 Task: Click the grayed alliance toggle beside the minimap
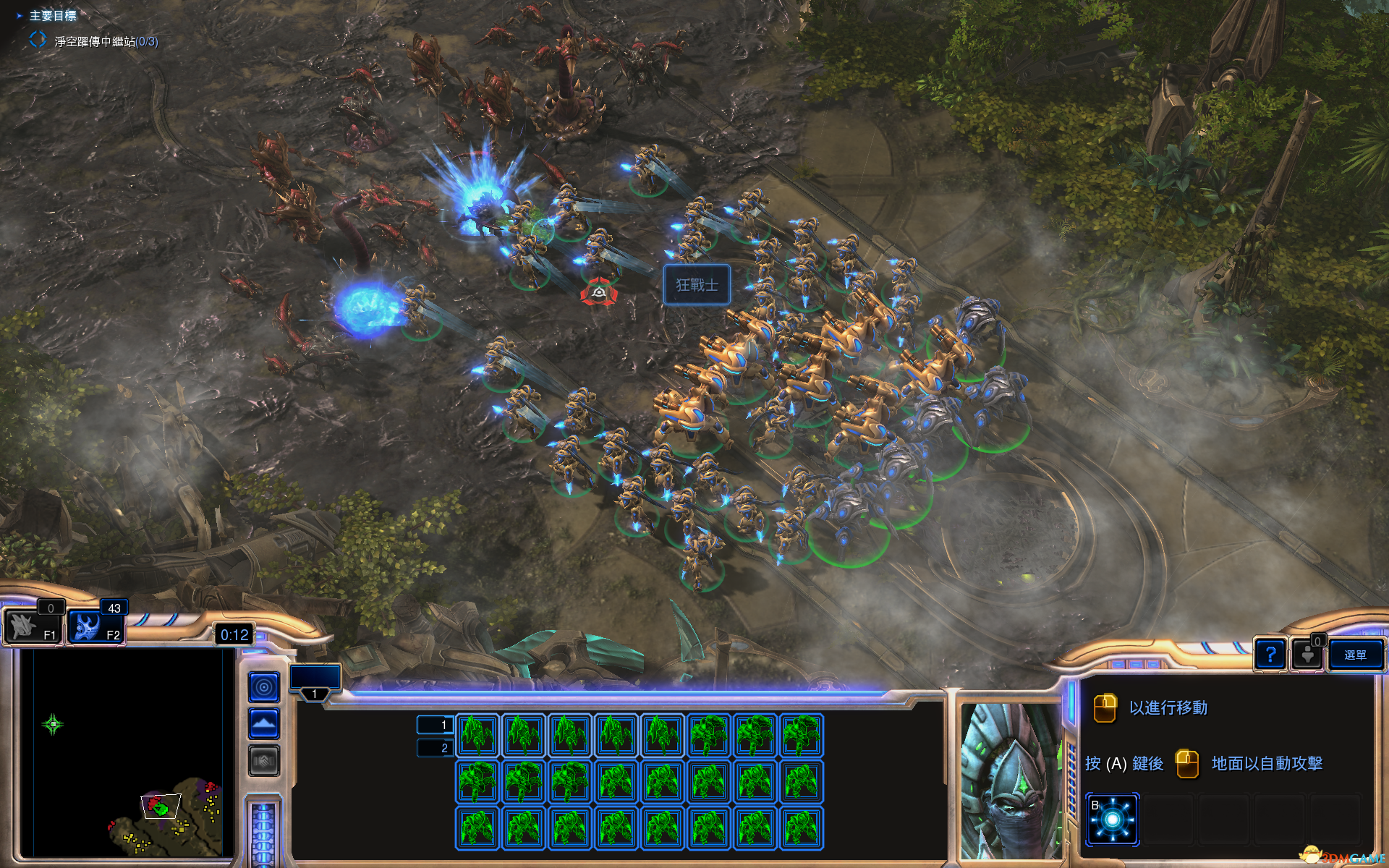(263, 760)
